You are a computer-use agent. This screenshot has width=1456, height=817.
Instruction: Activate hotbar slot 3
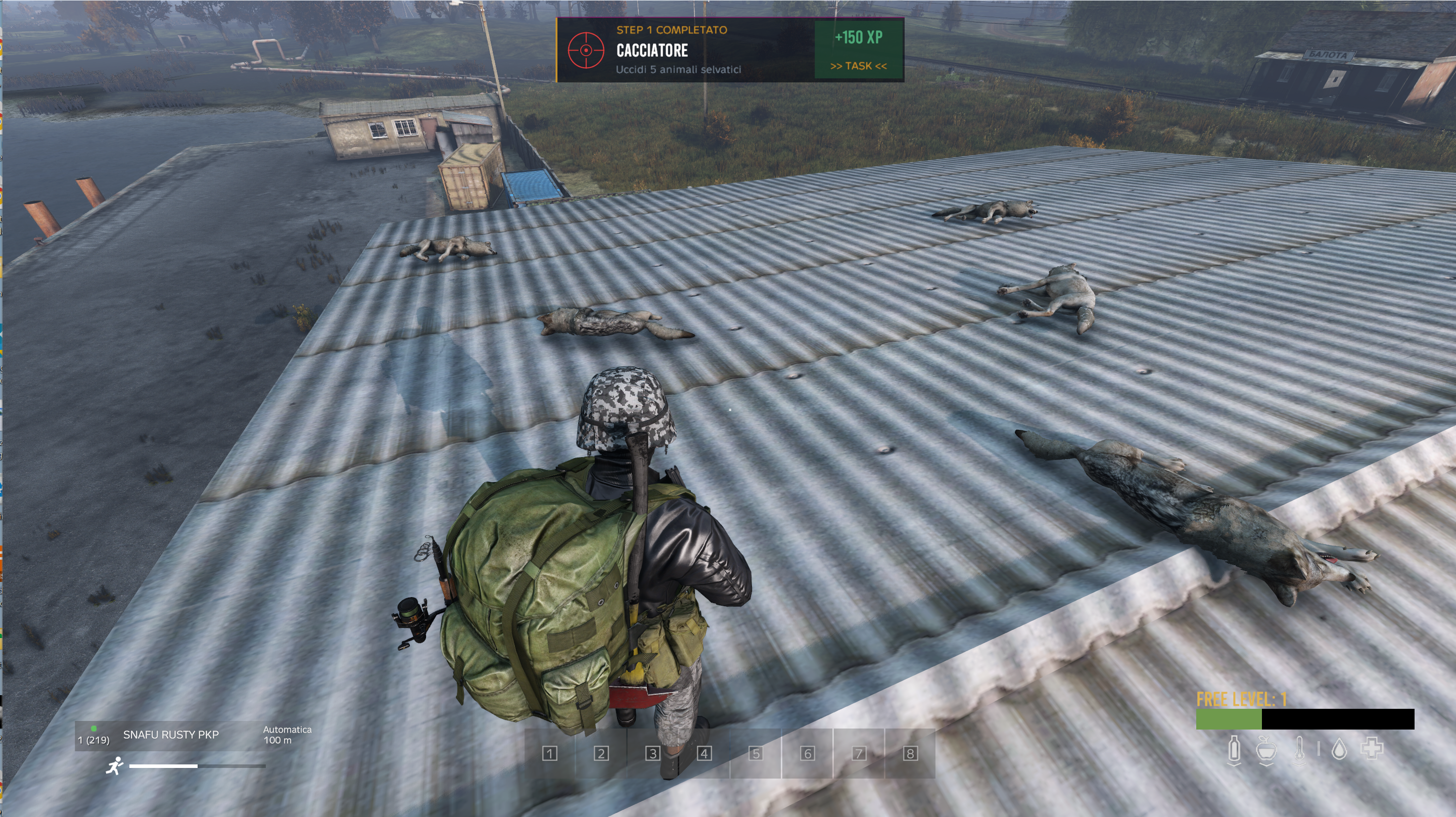[x=652, y=753]
